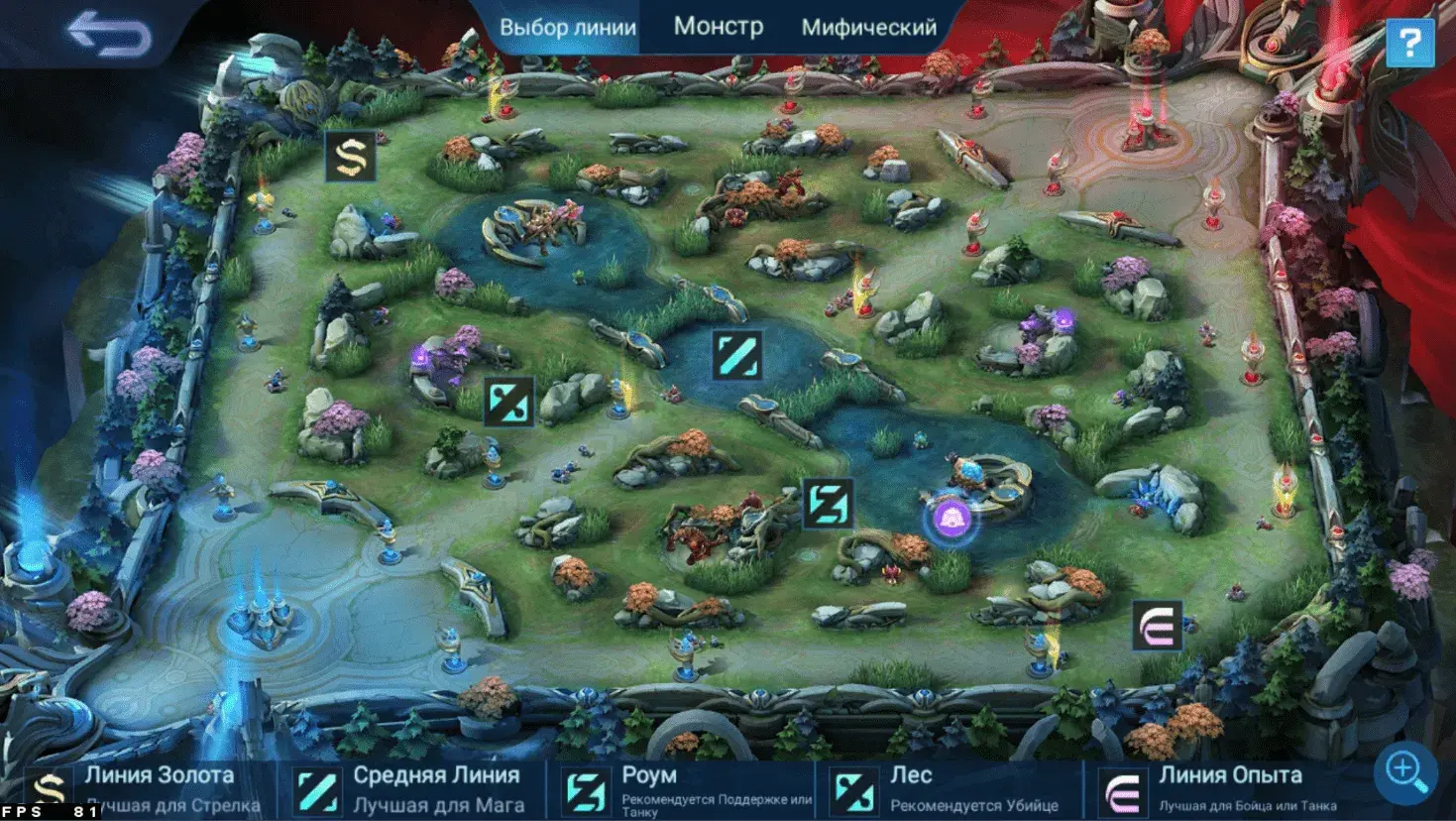Open help with the question mark button
This screenshot has width=1456, height=821.
click(x=1409, y=43)
